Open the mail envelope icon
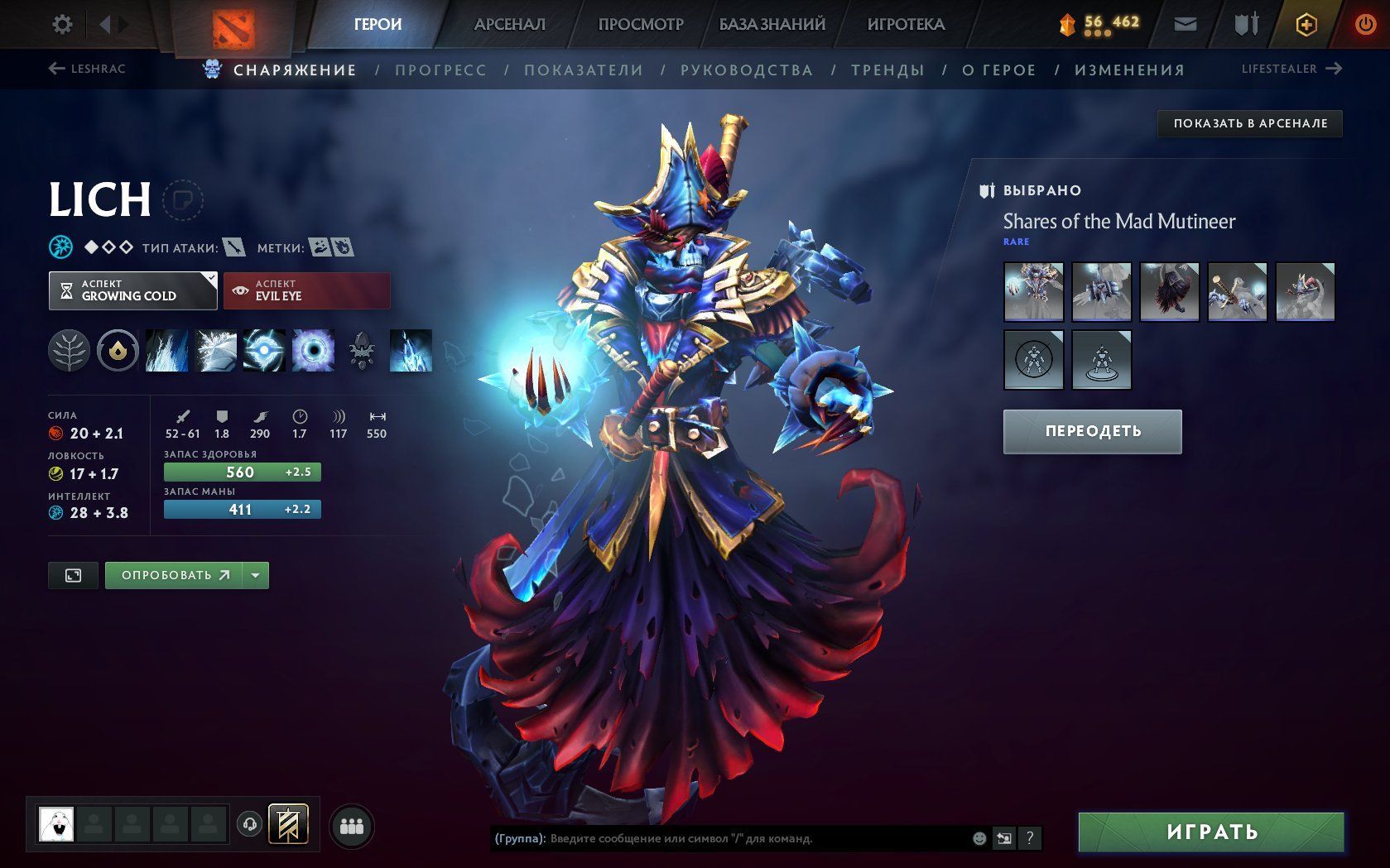1390x868 pixels. tap(1186, 25)
